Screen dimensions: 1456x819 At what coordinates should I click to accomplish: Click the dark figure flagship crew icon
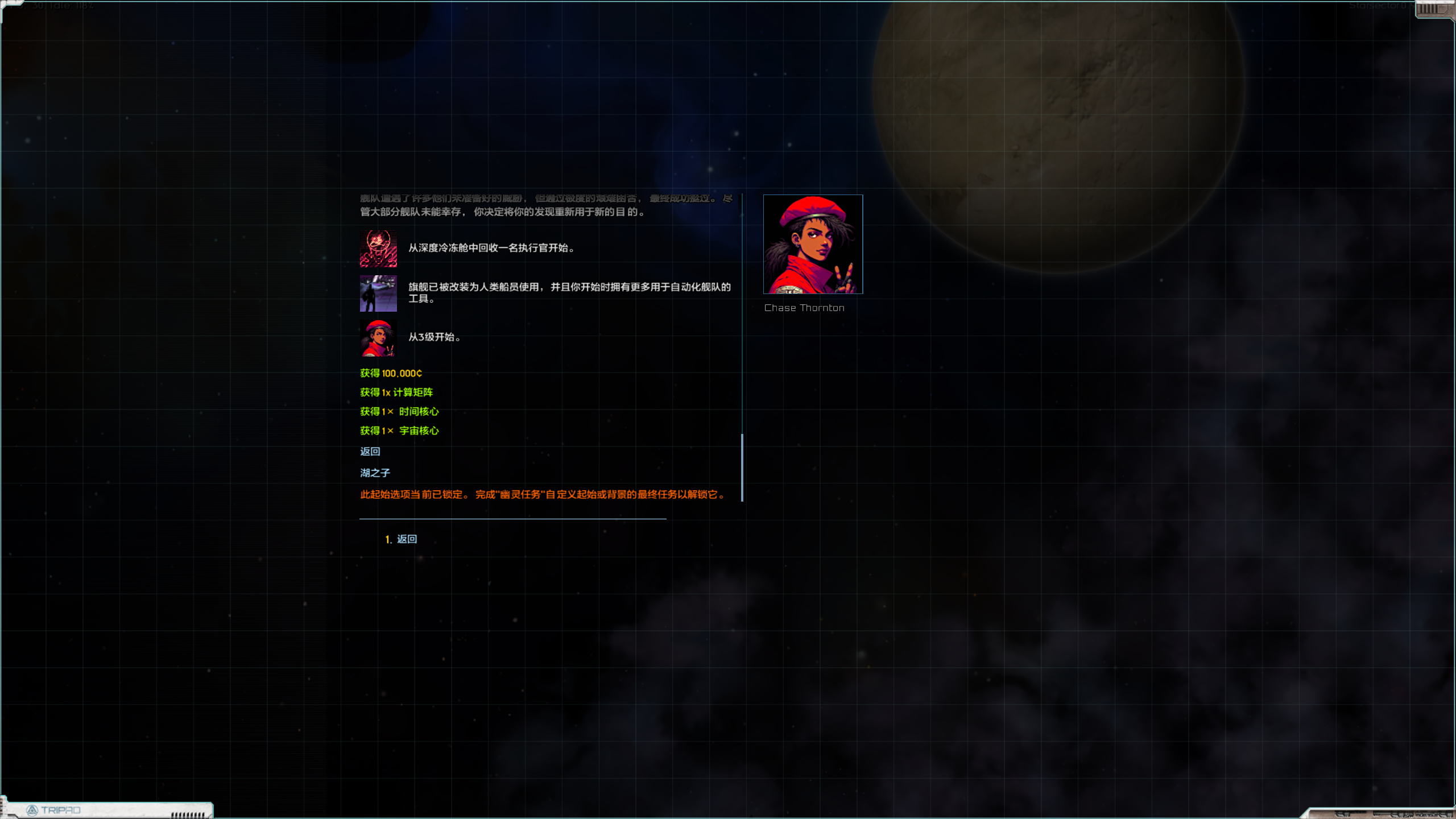click(x=378, y=293)
